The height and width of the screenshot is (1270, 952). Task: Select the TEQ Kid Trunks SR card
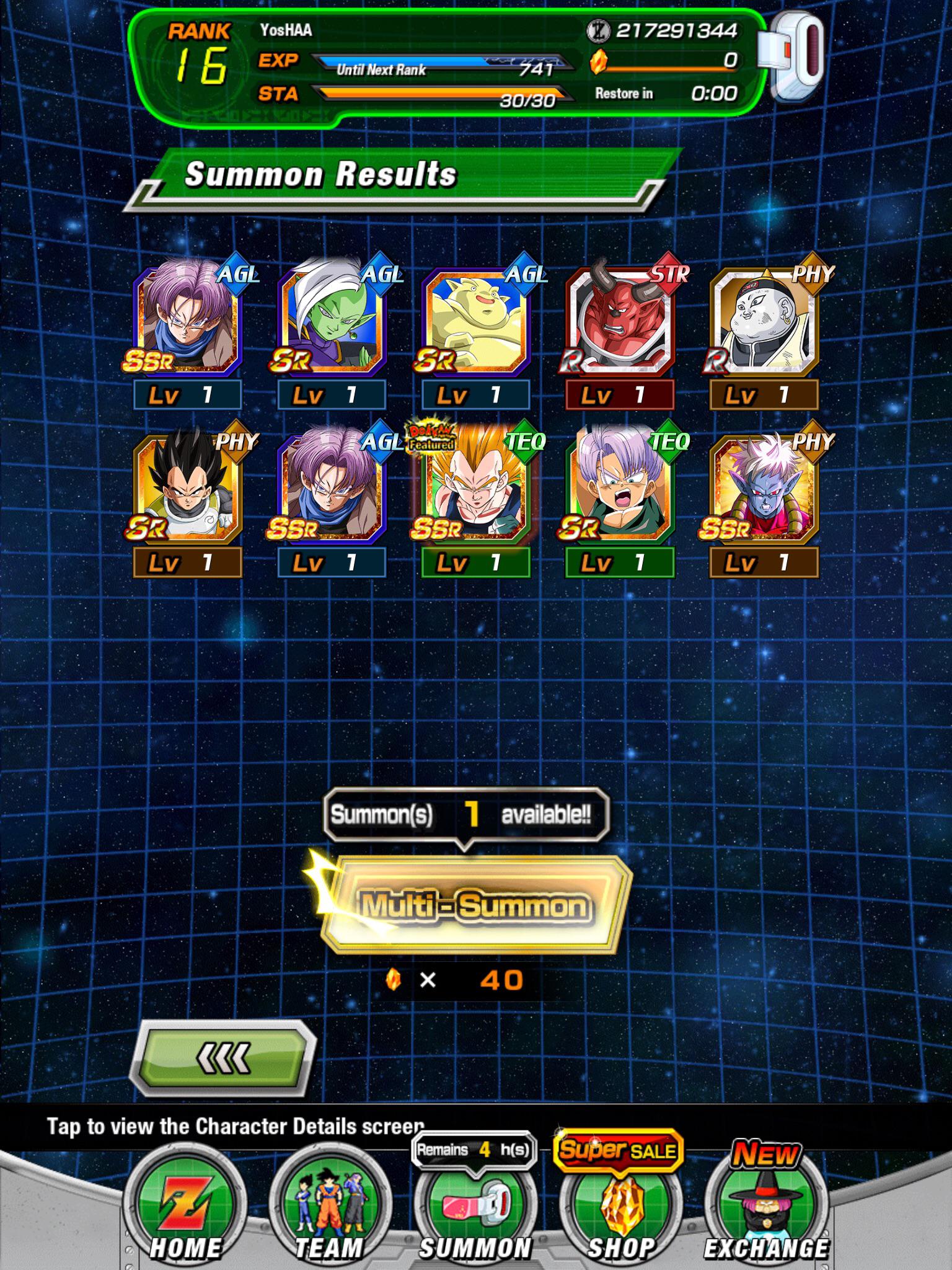(620, 490)
